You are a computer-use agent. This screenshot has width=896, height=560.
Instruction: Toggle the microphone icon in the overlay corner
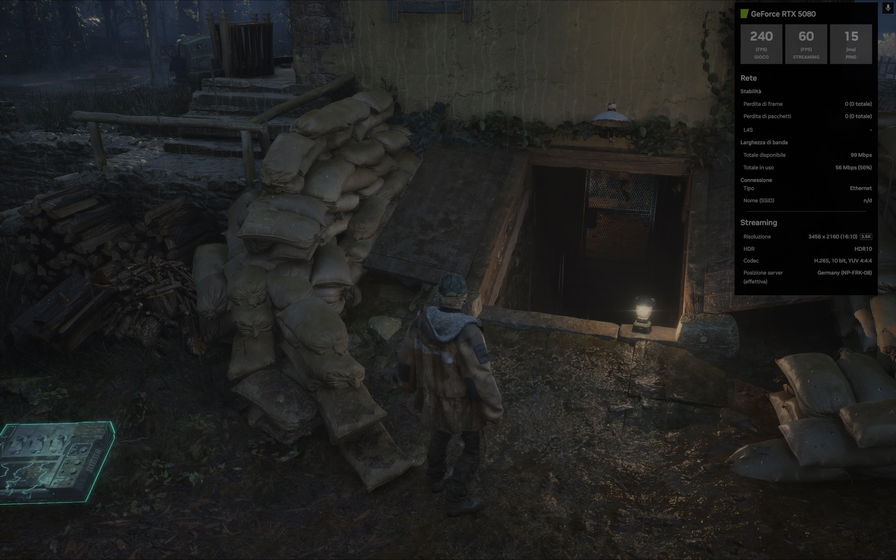887,7
